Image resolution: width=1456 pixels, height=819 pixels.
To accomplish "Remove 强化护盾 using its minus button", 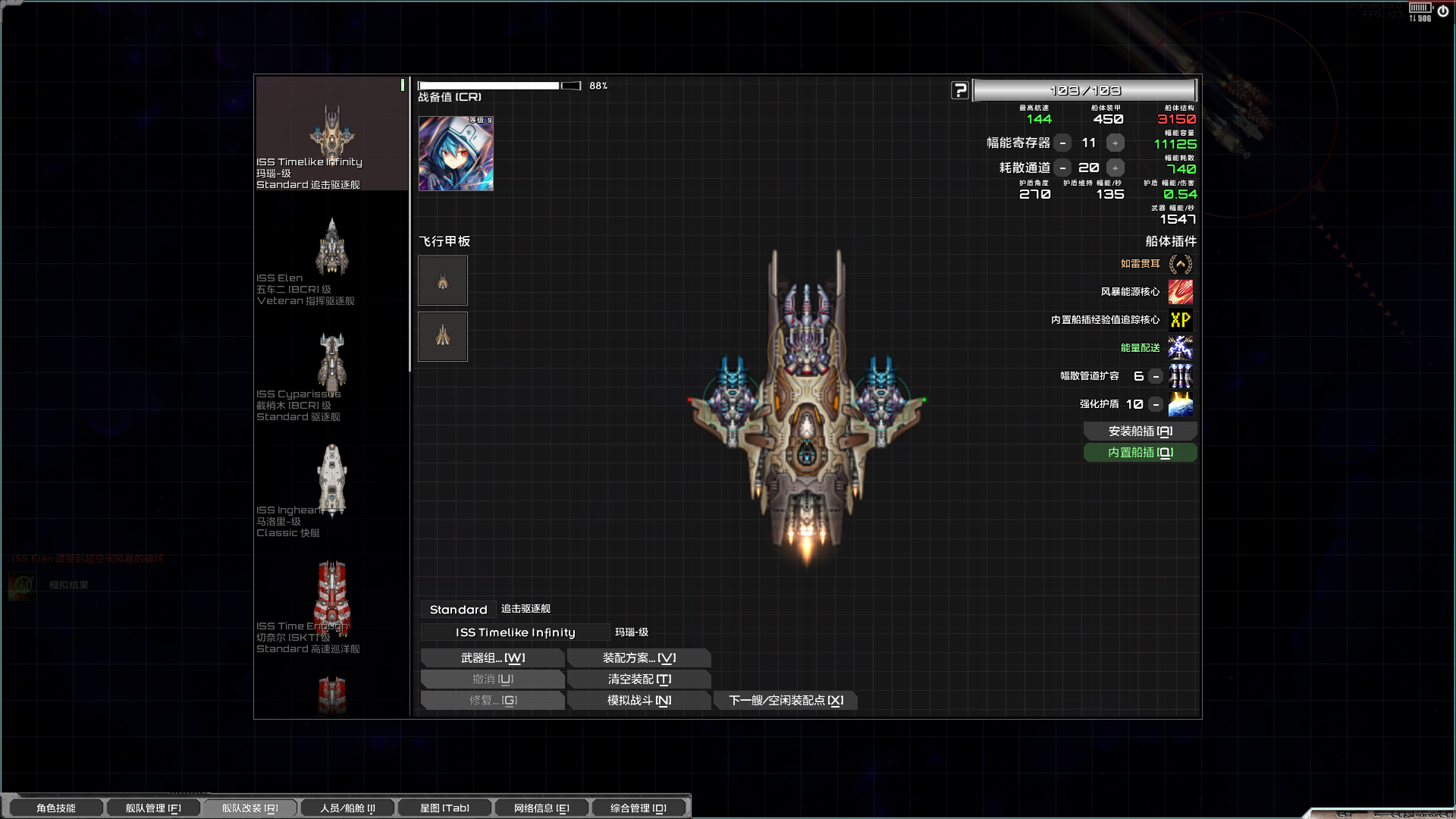I will pos(1155,404).
